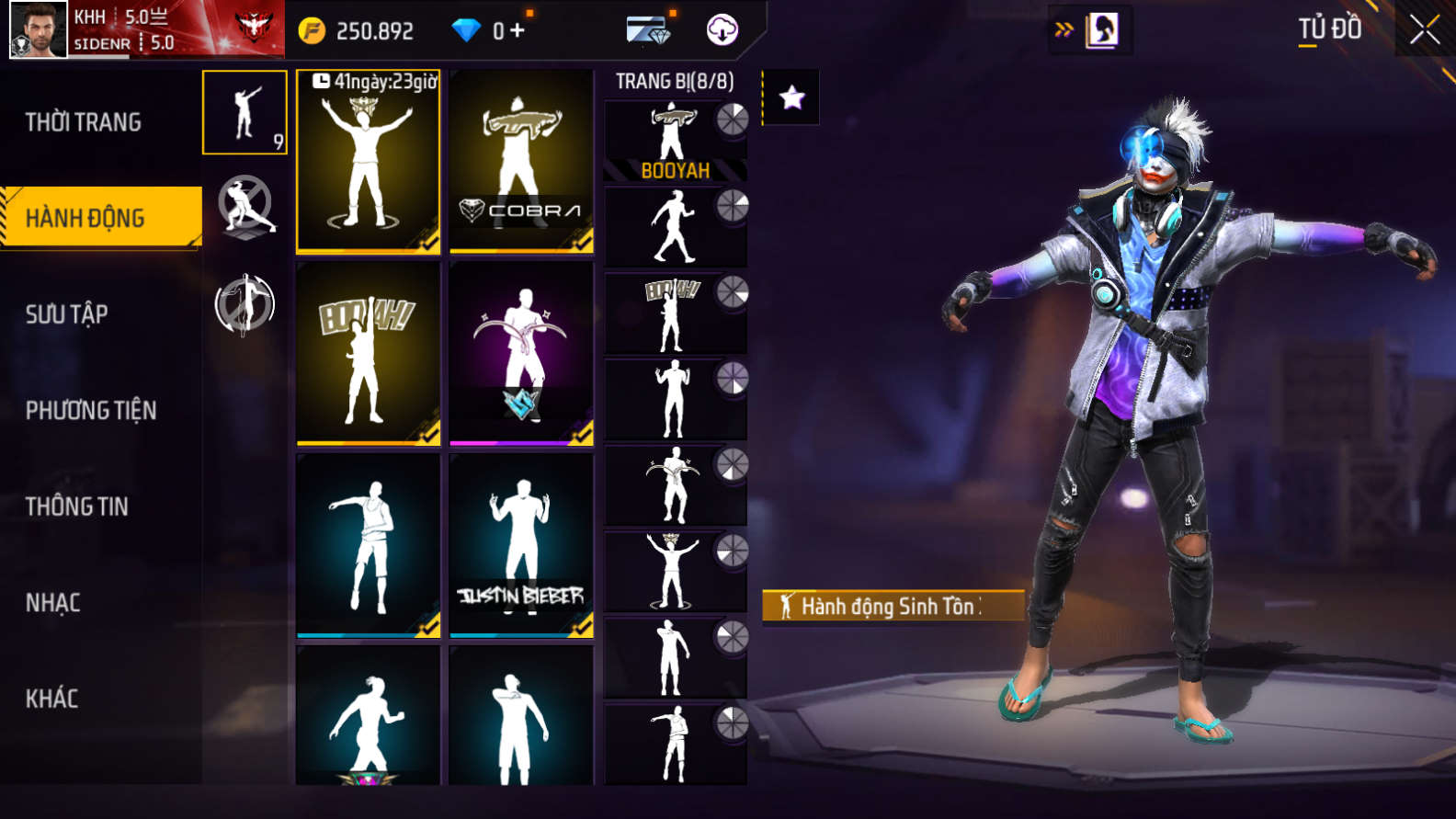Screen dimensions: 1456x819
Task: Open the cloud download icon
Action: (722, 30)
